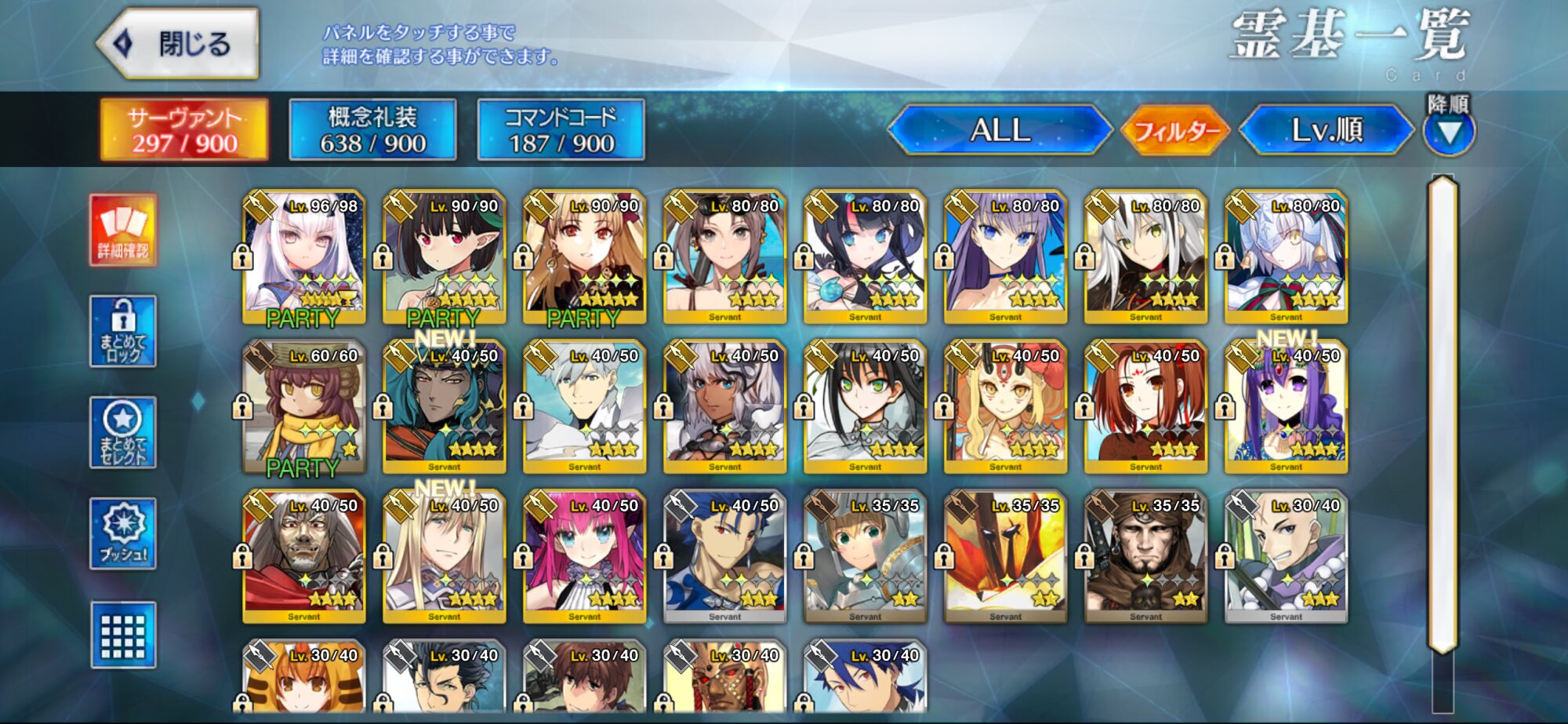1568x724 pixels.
Task: Select the Lv. 96/98 white-haired servant card
Action: (303, 256)
